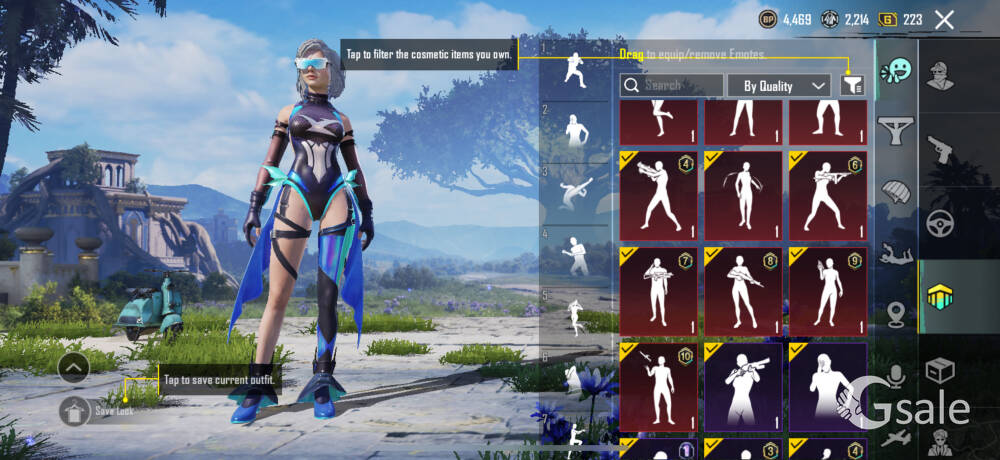1000x460 pixels.
Task: Pick the emote tile numbered 8
Action: click(743, 291)
